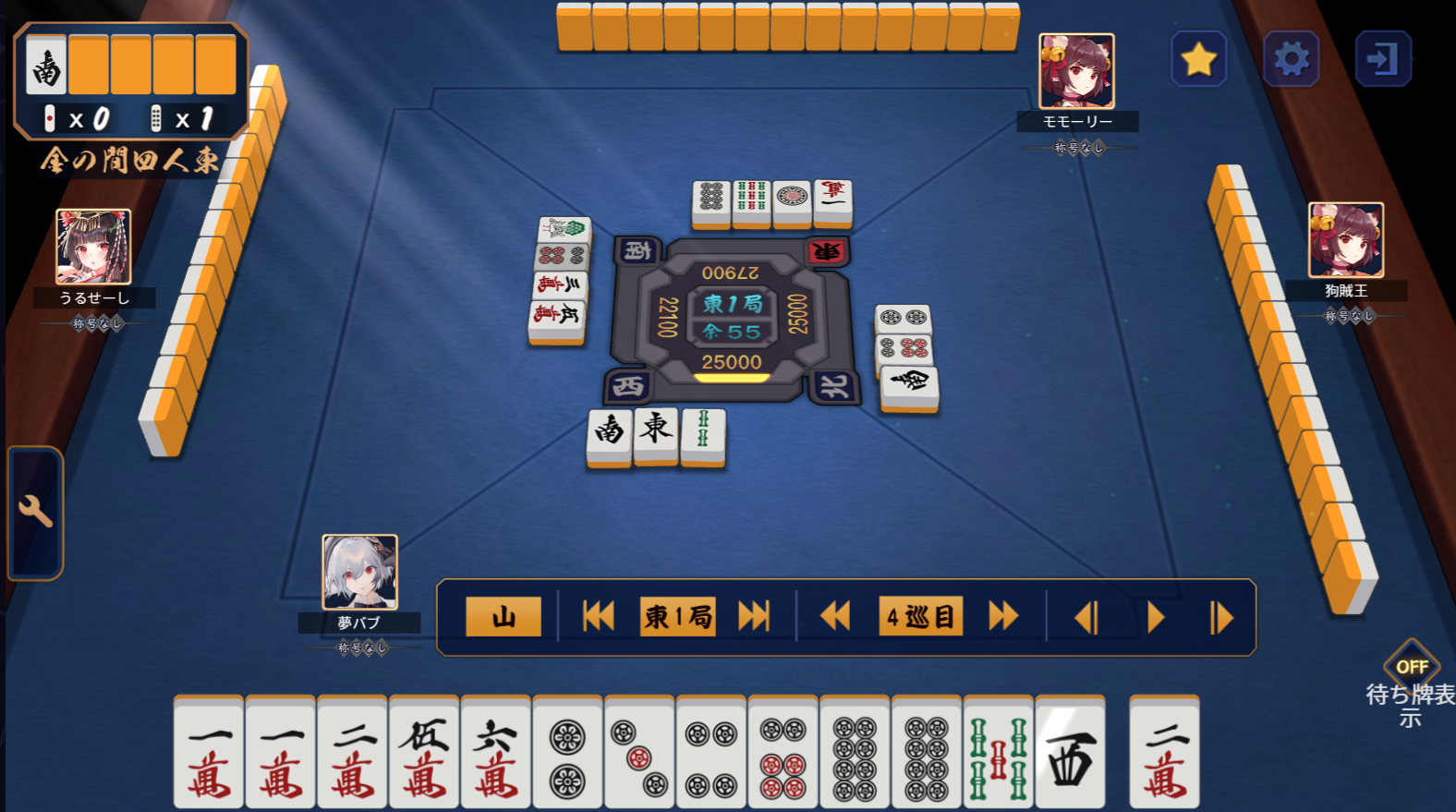The height and width of the screenshot is (812, 1456).
Task: Step back one move using step-back icon
Action: click(x=1086, y=615)
